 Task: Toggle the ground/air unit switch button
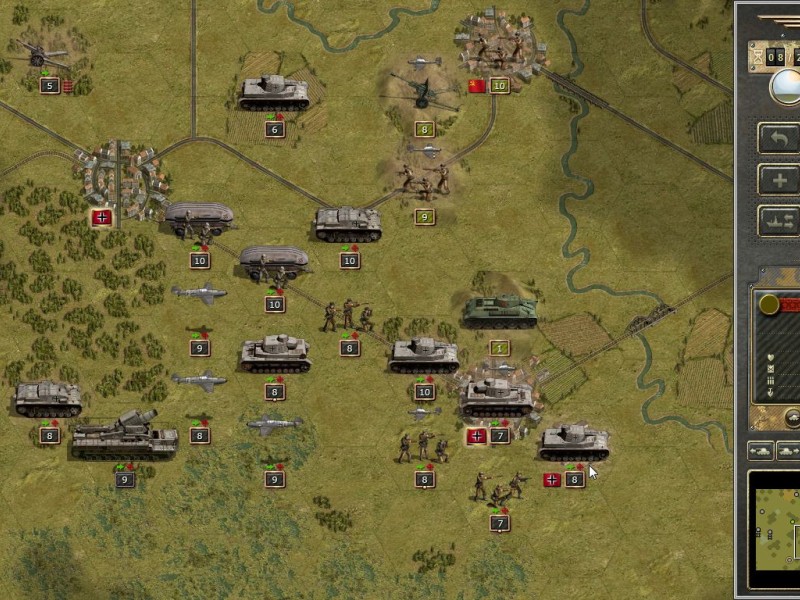(779, 221)
